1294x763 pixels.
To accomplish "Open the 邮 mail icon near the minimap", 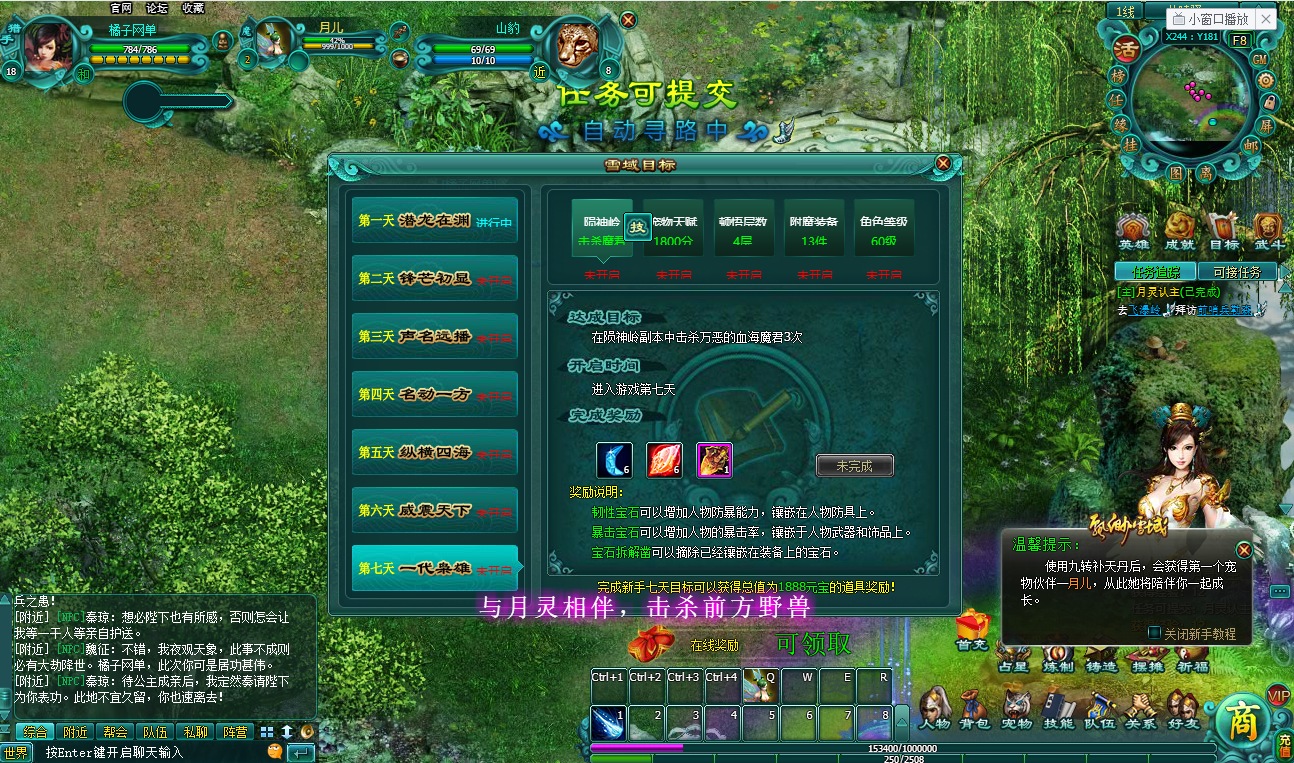I will (1251, 145).
